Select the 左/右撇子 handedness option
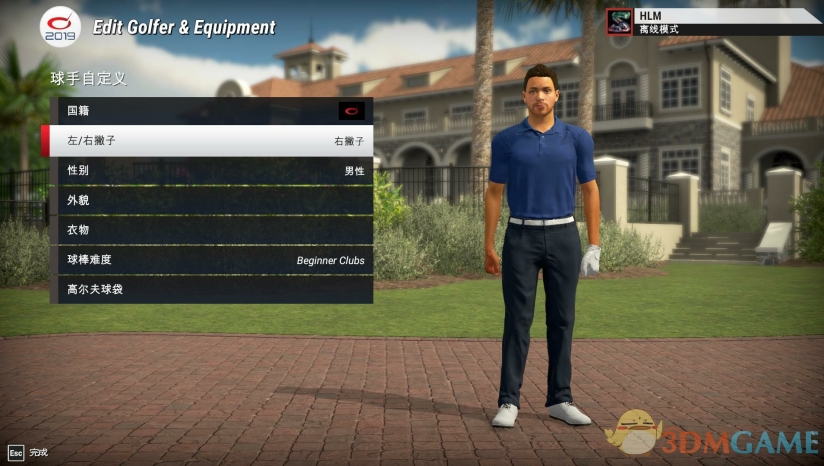Viewport: 824px width, 466px height. pos(210,141)
